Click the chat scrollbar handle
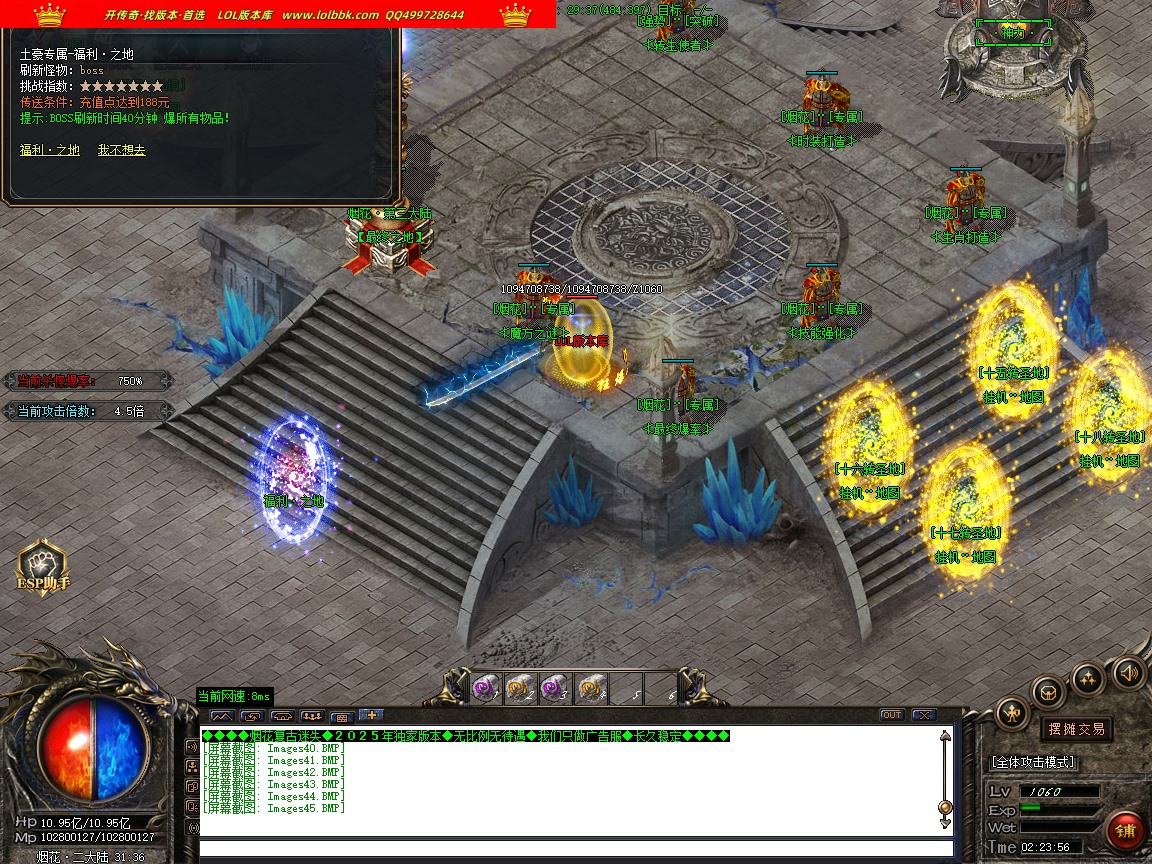Viewport: 1152px width, 864px height. pos(945,807)
